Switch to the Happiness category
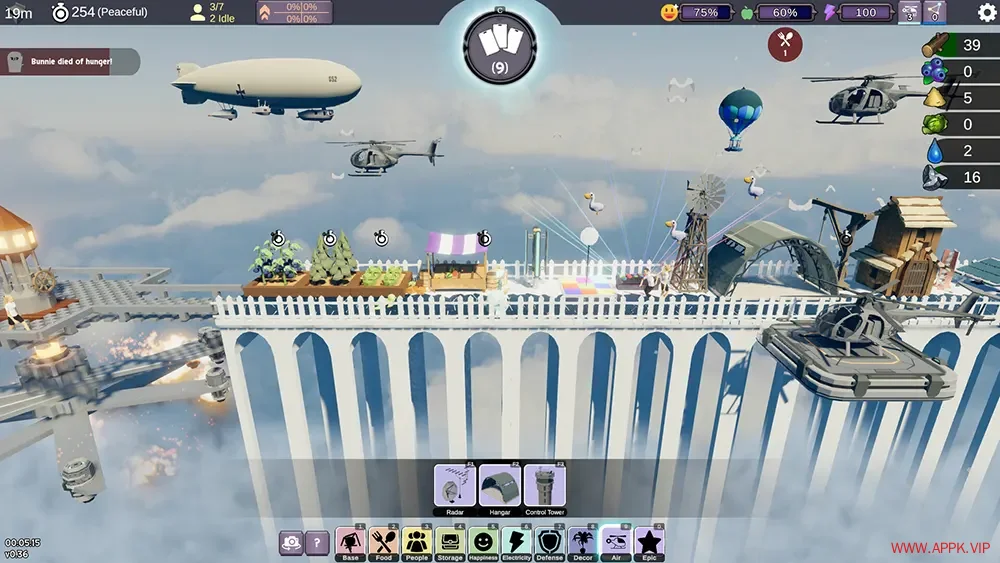 [483, 543]
